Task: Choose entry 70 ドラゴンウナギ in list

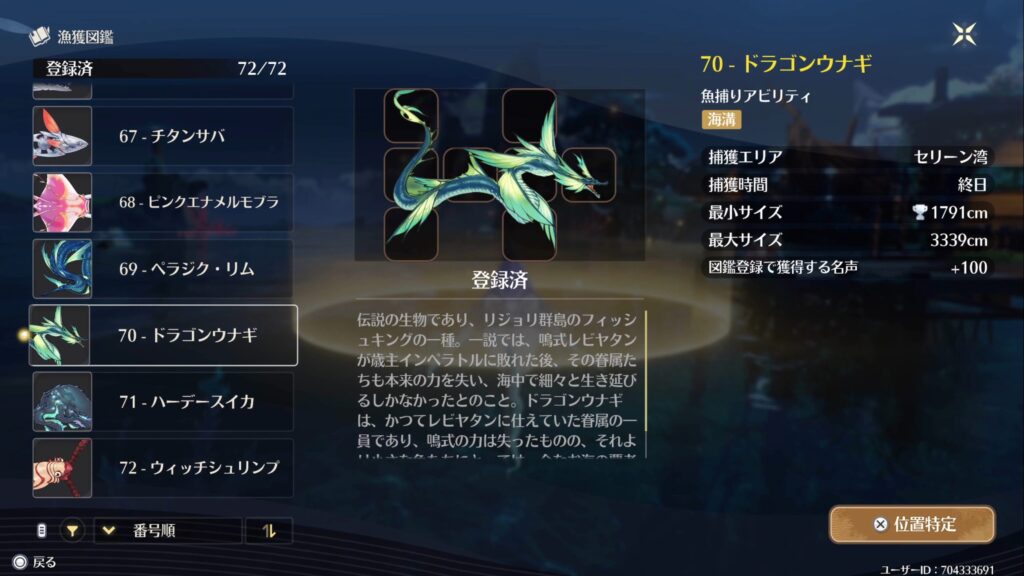Action: (163, 335)
